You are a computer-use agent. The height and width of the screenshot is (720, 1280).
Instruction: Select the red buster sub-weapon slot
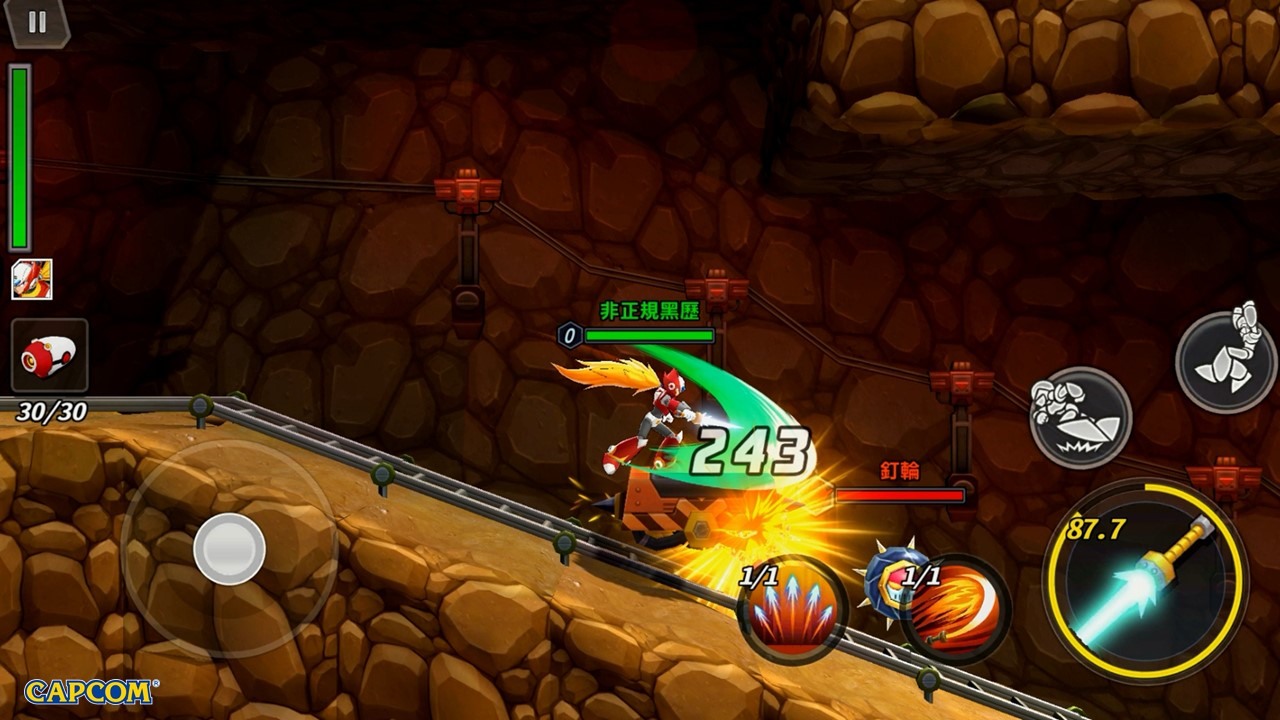[49, 355]
